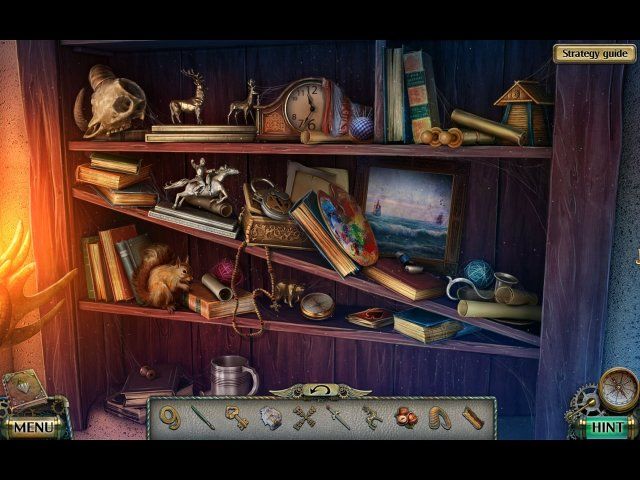Select the green pencil item in the list
The image size is (640, 480).
(203, 417)
